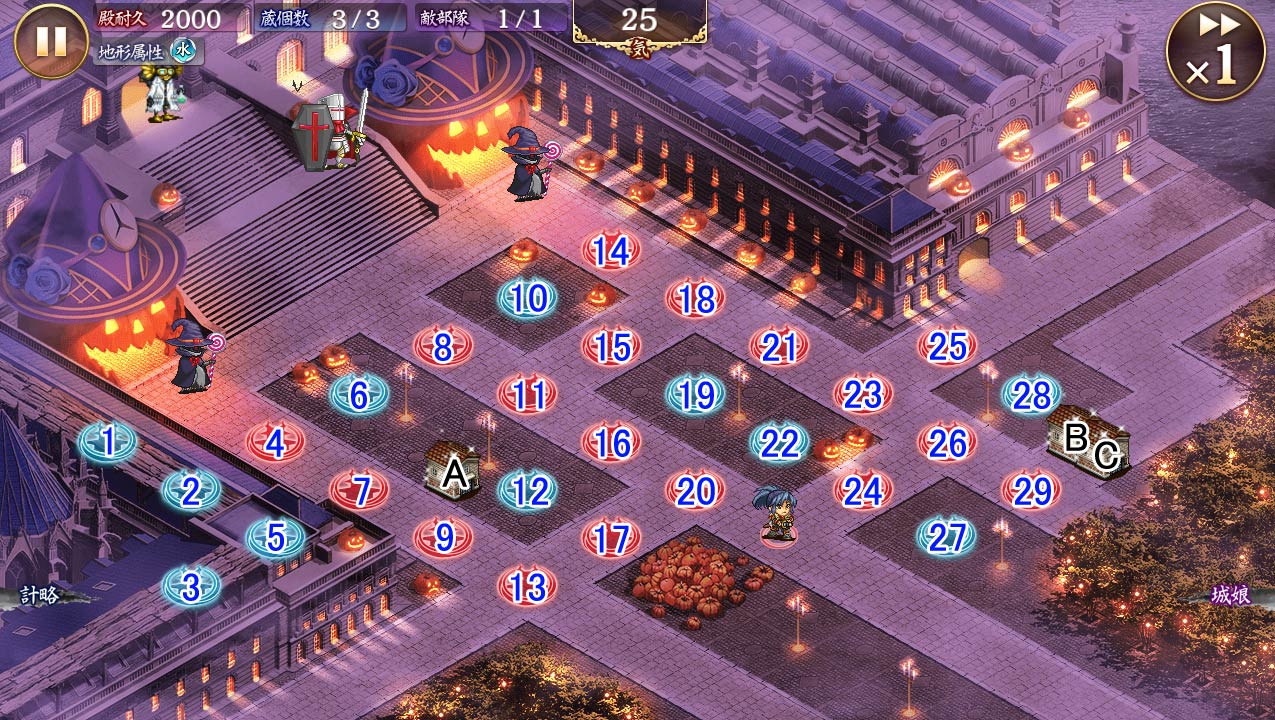Select blue deployment tile 12
Viewport: 1275px width, 720px height.
527,491
